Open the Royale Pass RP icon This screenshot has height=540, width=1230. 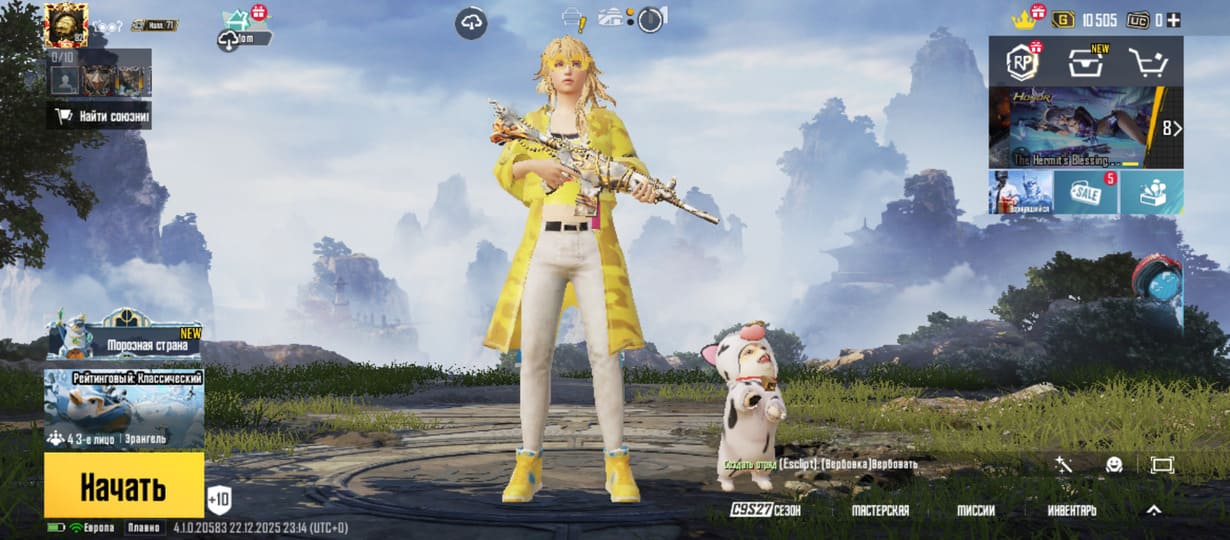point(1022,63)
